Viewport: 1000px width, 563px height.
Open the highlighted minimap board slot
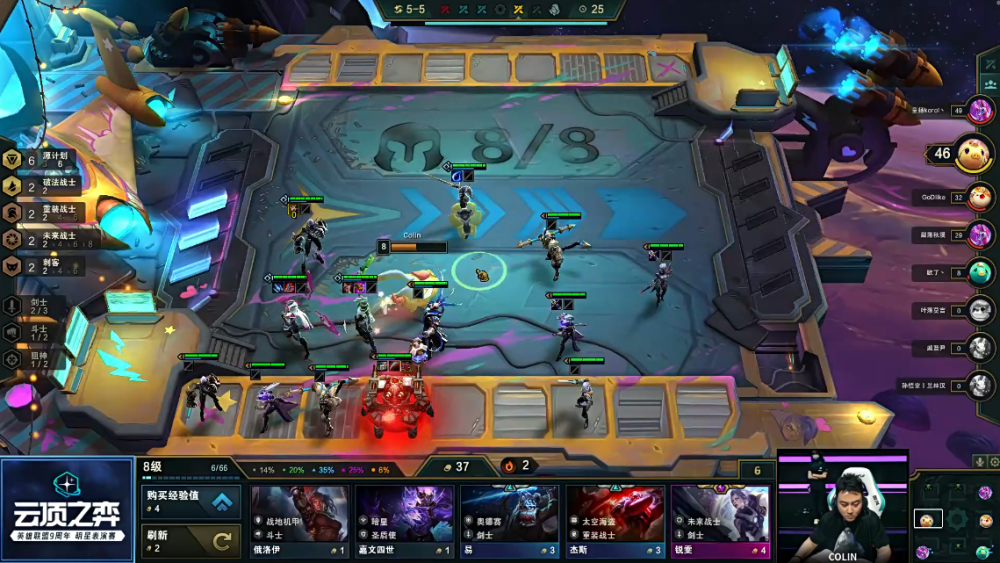[x=927, y=520]
